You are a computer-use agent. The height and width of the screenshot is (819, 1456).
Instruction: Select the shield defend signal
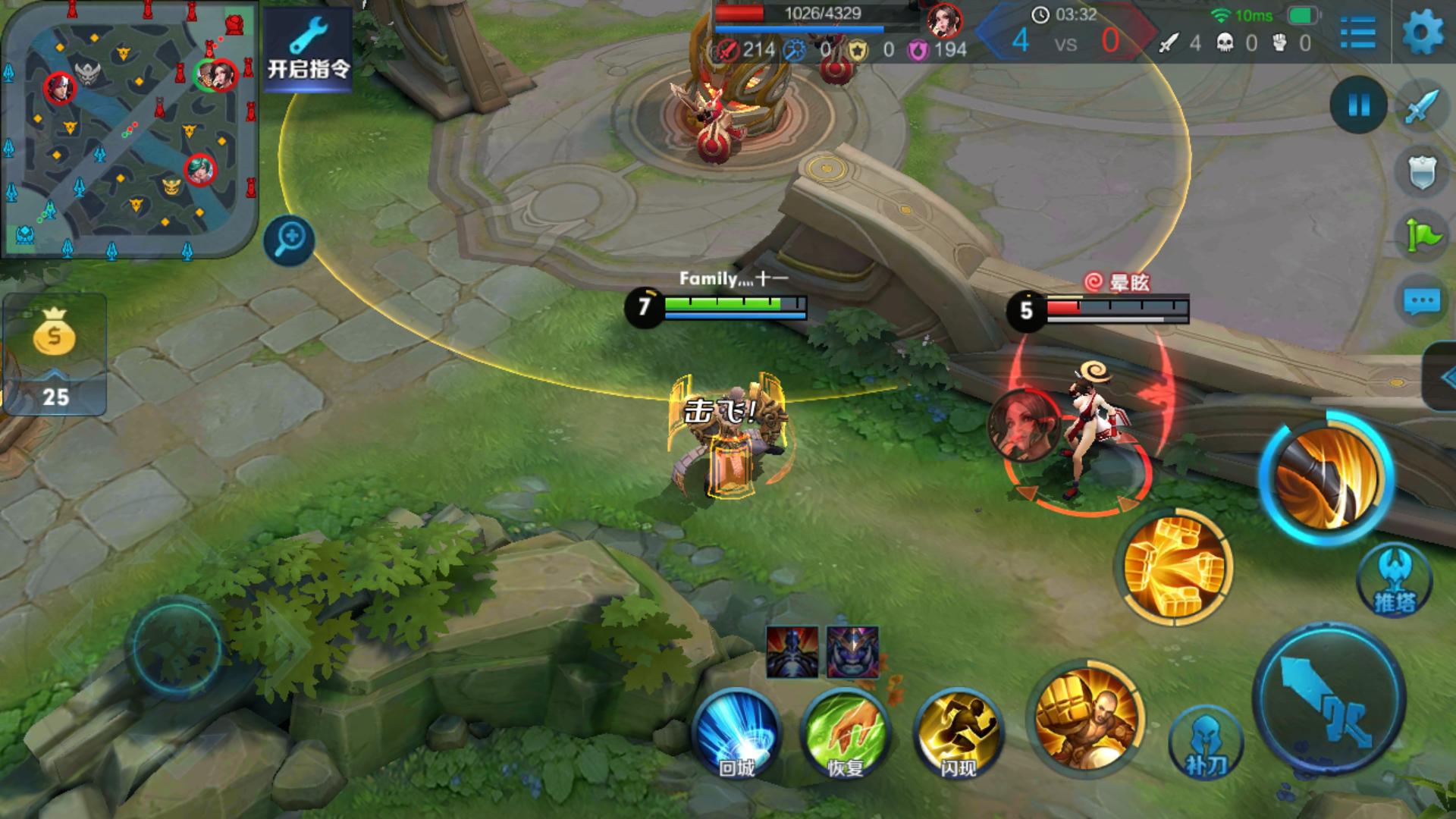click(x=1421, y=172)
